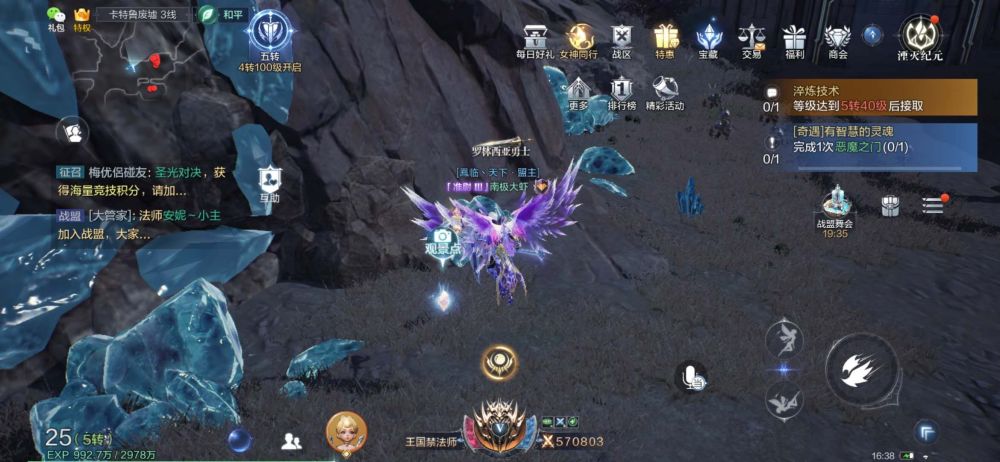The image size is (1000, 462).
Task: Open the 交易 trading scales icon
Action: [x=751, y=39]
